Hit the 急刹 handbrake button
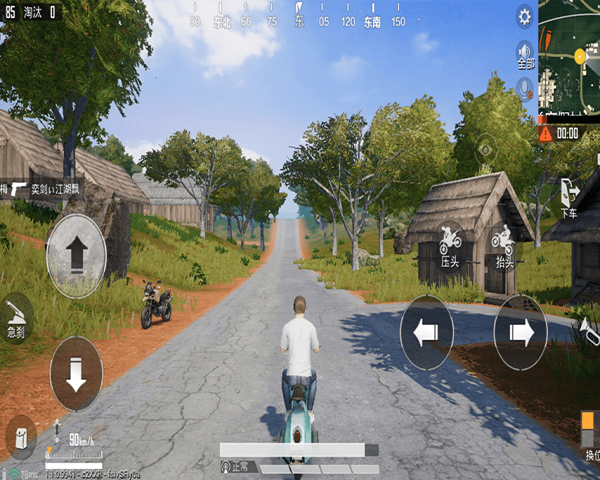Image resolution: width=600 pixels, height=480 pixels. (16, 318)
